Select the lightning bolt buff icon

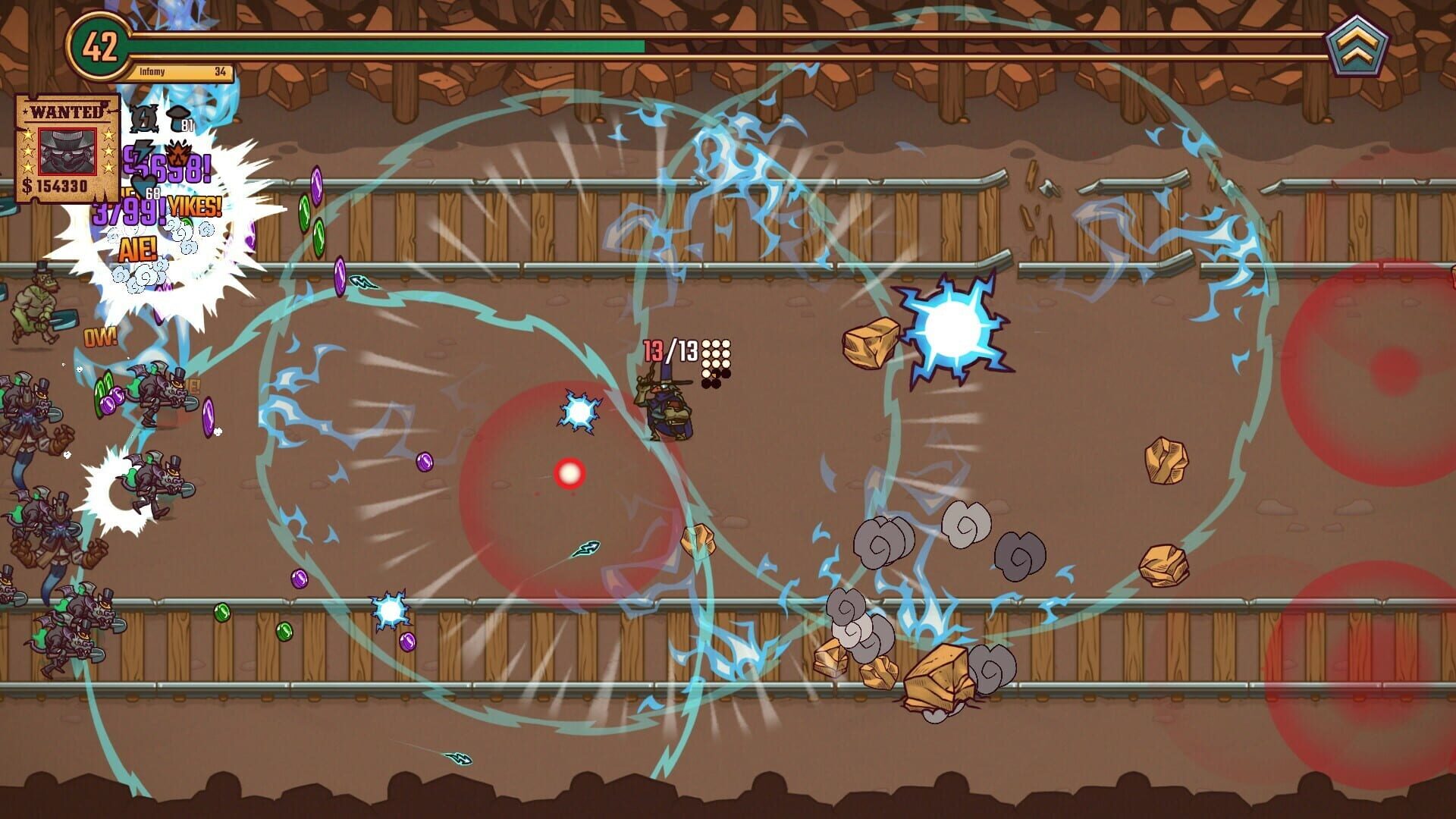(143, 152)
